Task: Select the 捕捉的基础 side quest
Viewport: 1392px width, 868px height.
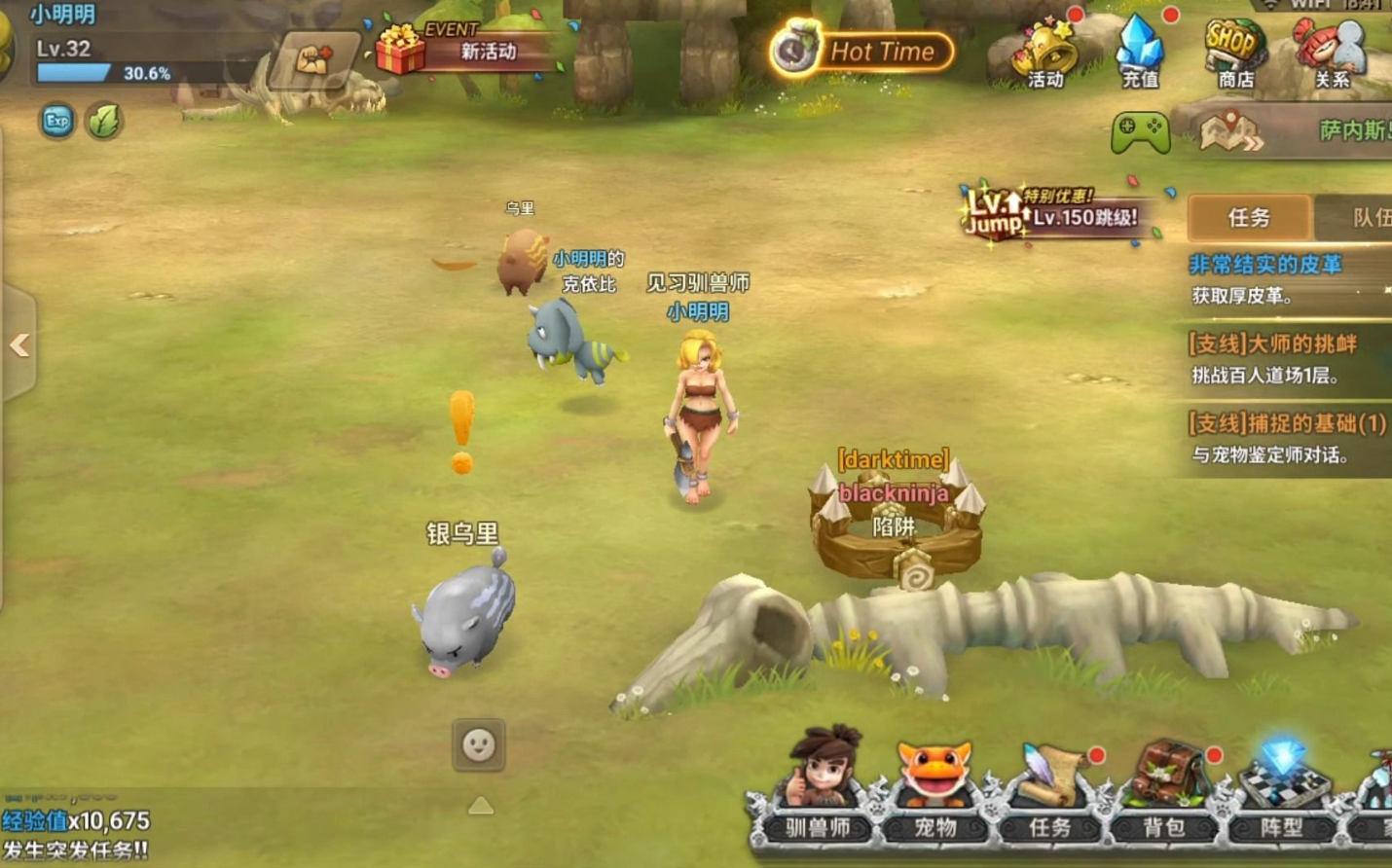Action: click(x=1285, y=439)
